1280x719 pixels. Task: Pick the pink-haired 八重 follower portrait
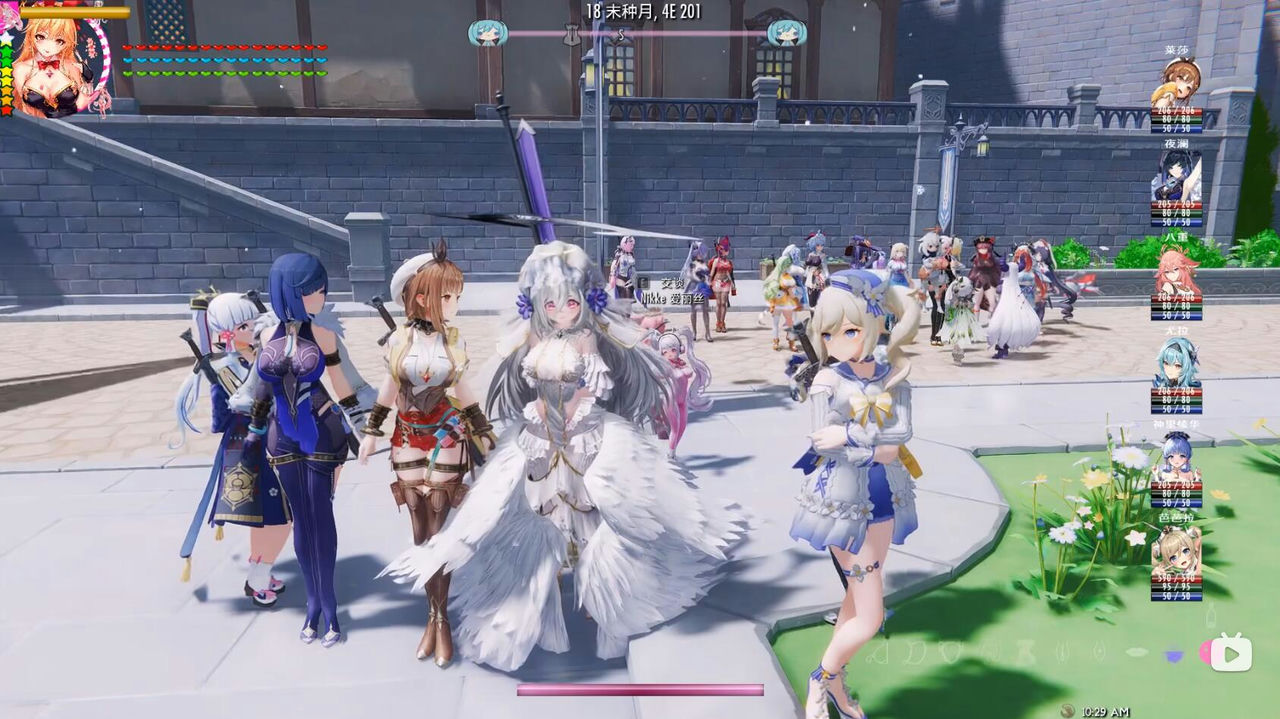1177,270
